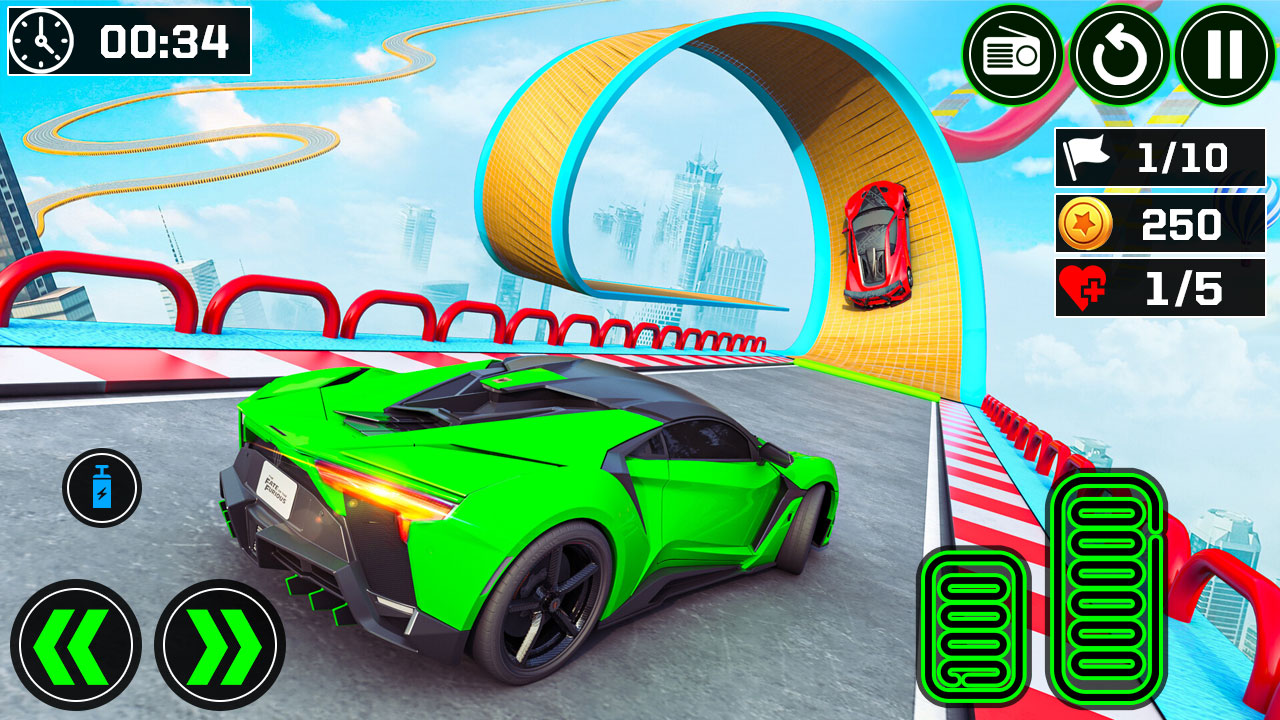Activate the nitro boost battery

pos(101,489)
